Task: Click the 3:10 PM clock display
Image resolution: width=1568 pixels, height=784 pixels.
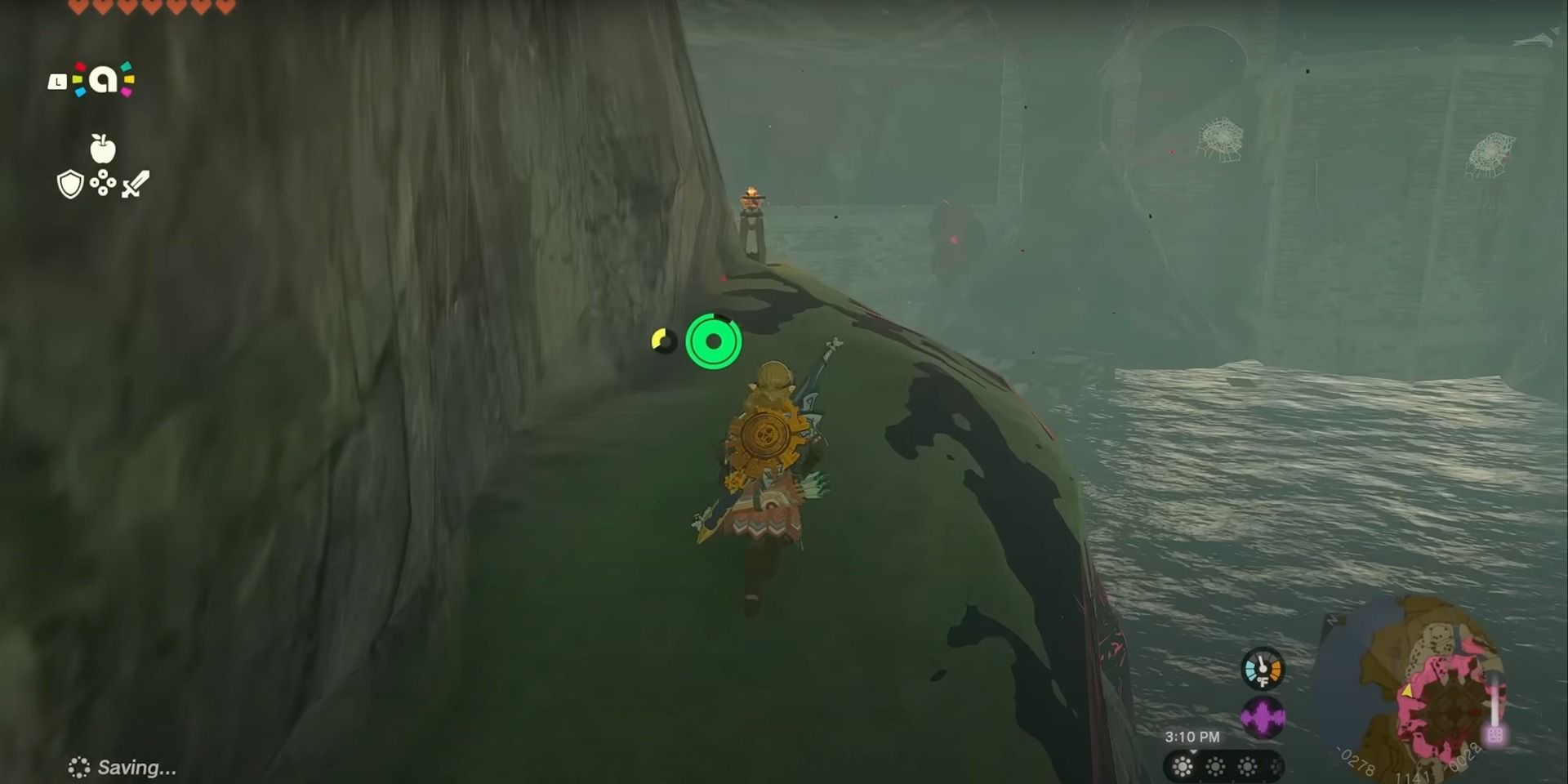Action: click(1194, 736)
